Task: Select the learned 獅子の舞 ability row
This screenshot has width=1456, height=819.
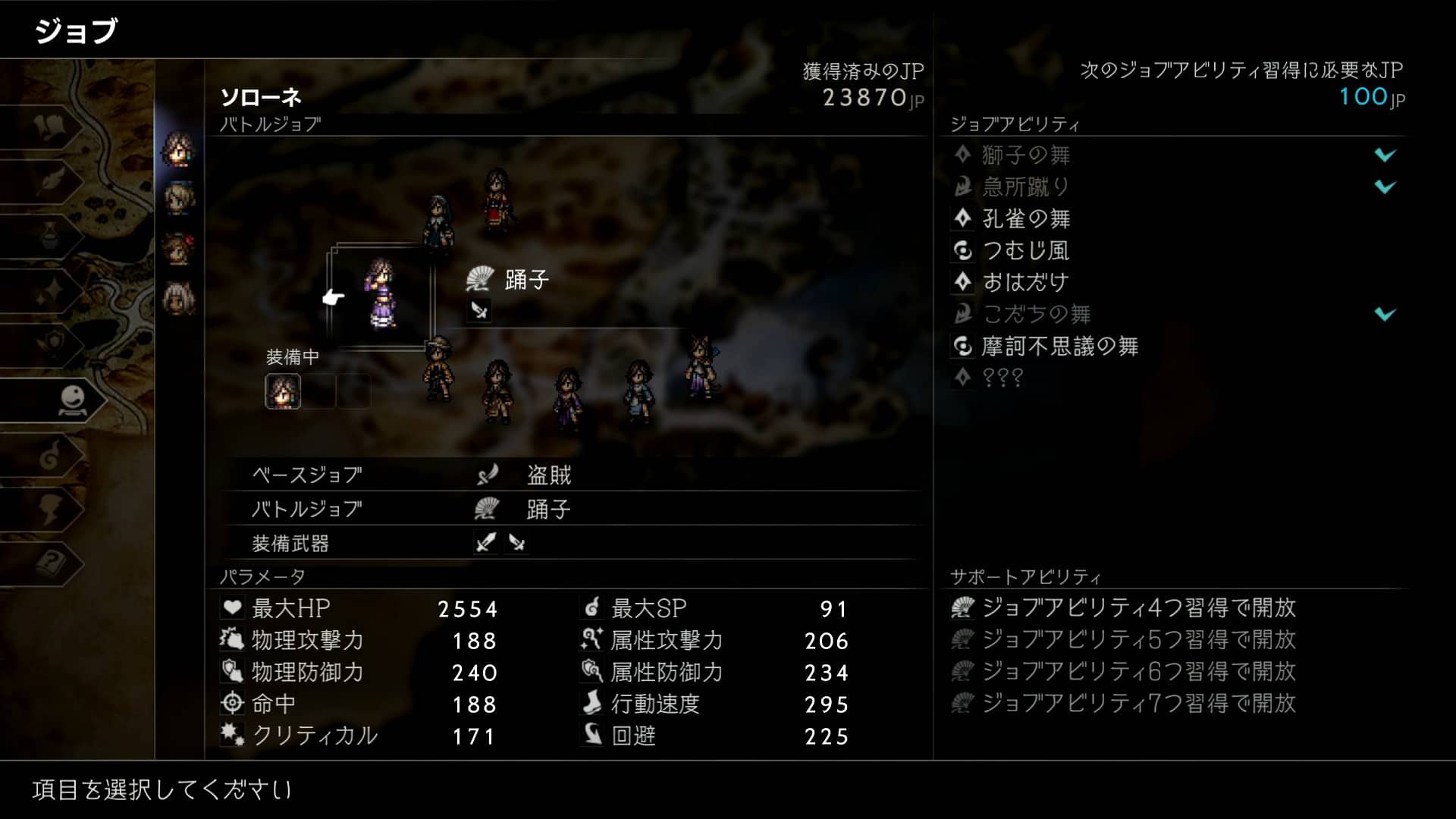Action: pos(1025,155)
